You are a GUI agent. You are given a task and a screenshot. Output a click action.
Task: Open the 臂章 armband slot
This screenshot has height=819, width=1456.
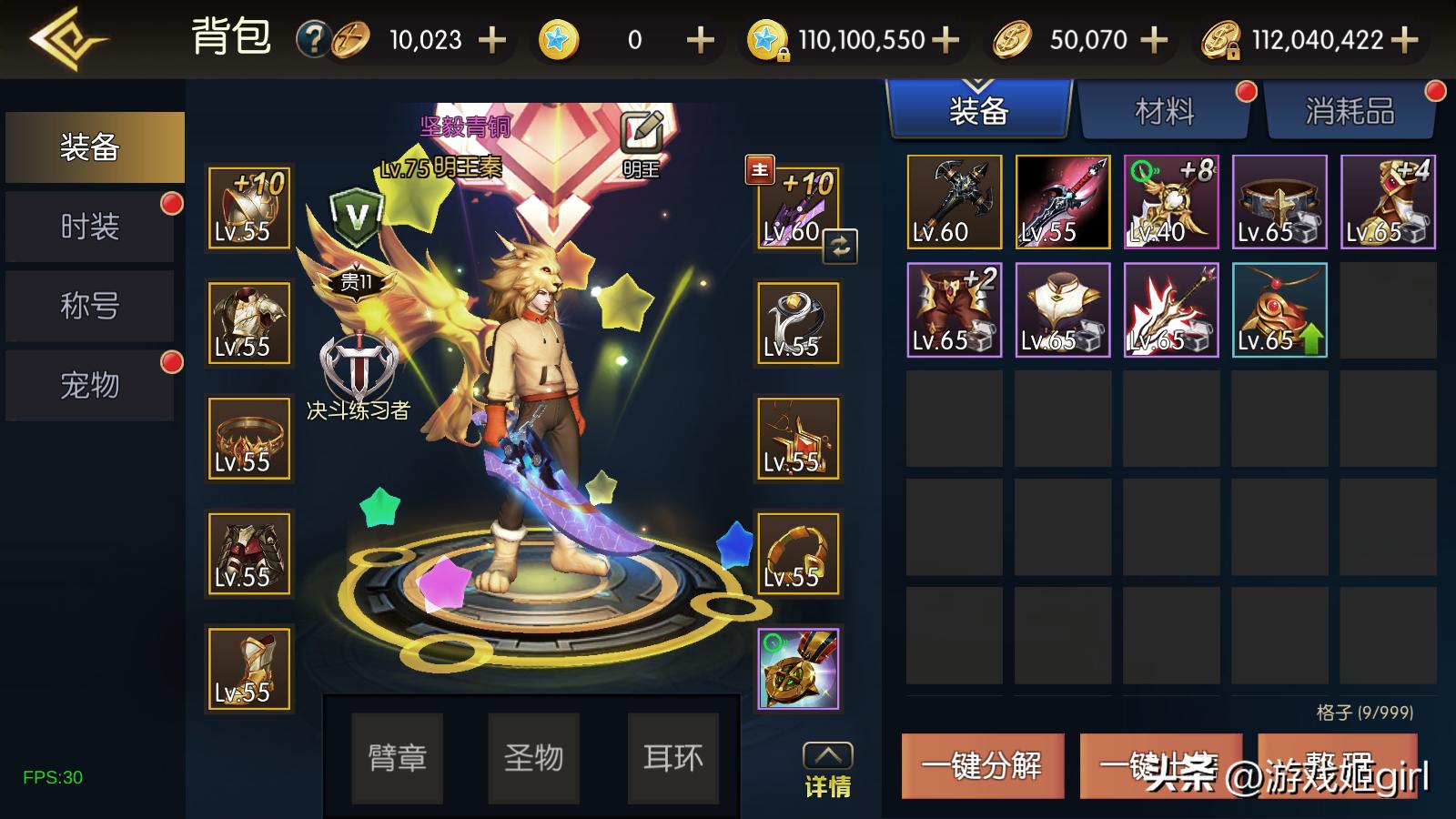coord(397,757)
